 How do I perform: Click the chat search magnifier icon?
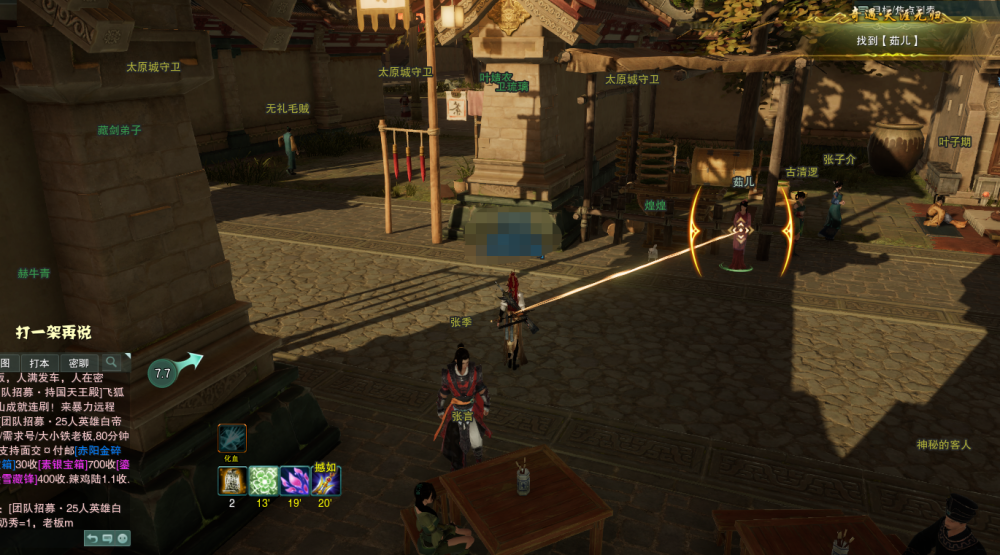(112, 361)
